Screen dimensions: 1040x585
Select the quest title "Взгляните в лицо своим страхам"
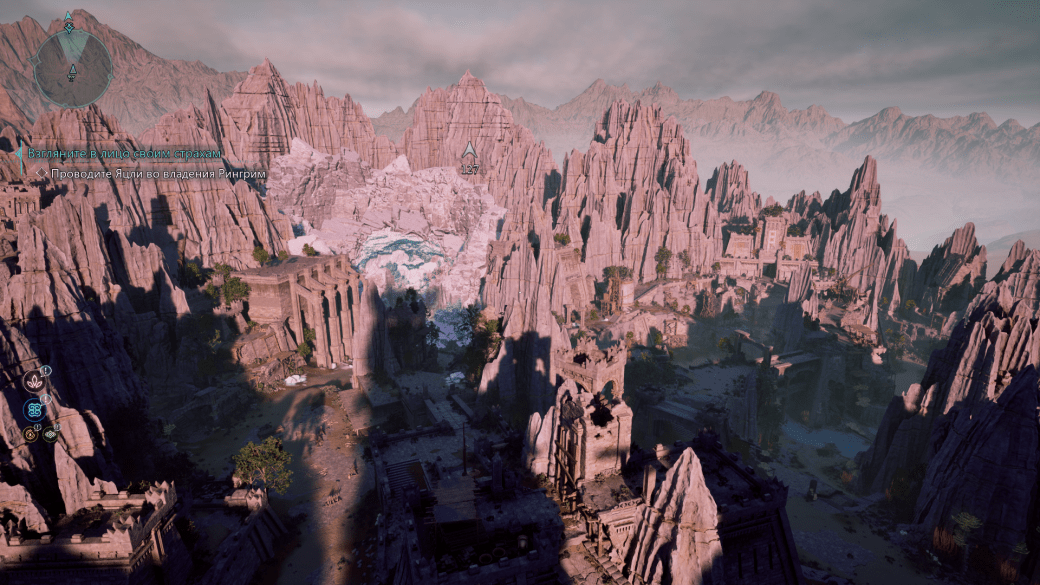click(x=123, y=153)
